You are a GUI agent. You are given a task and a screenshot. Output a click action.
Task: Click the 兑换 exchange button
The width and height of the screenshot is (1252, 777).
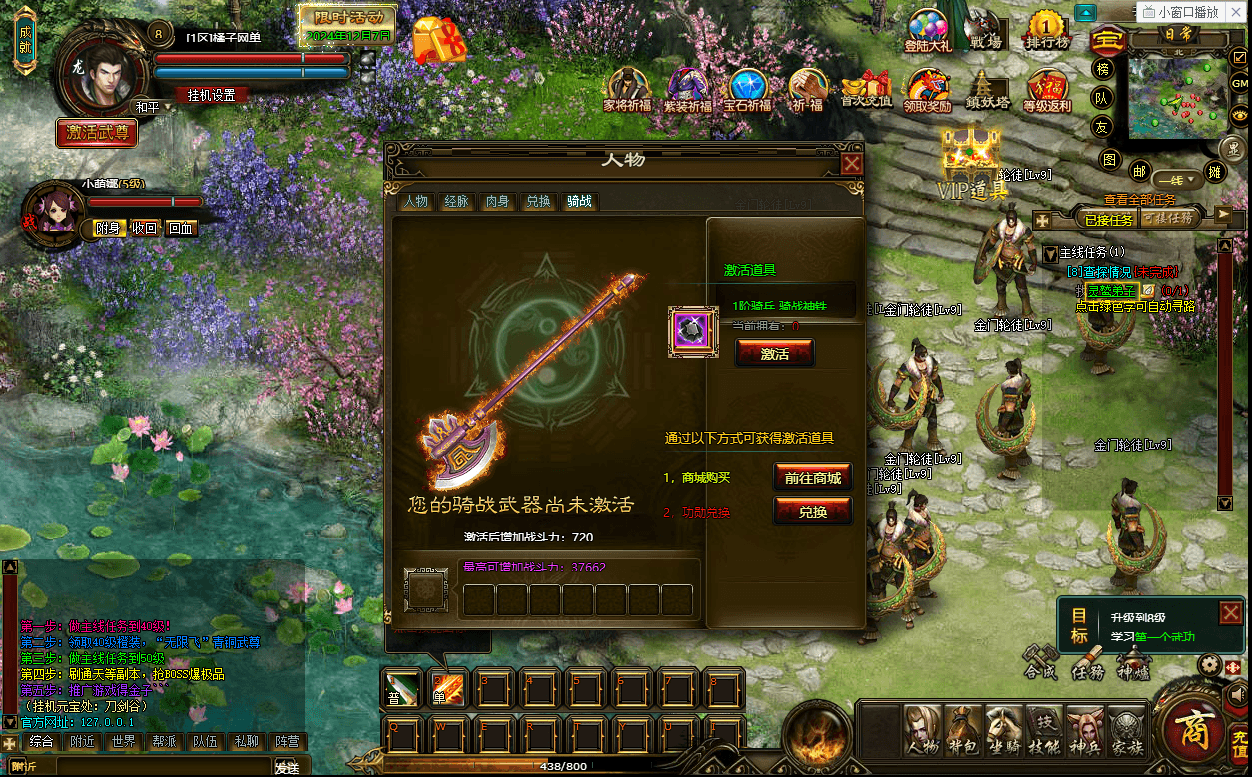coord(812,511)
